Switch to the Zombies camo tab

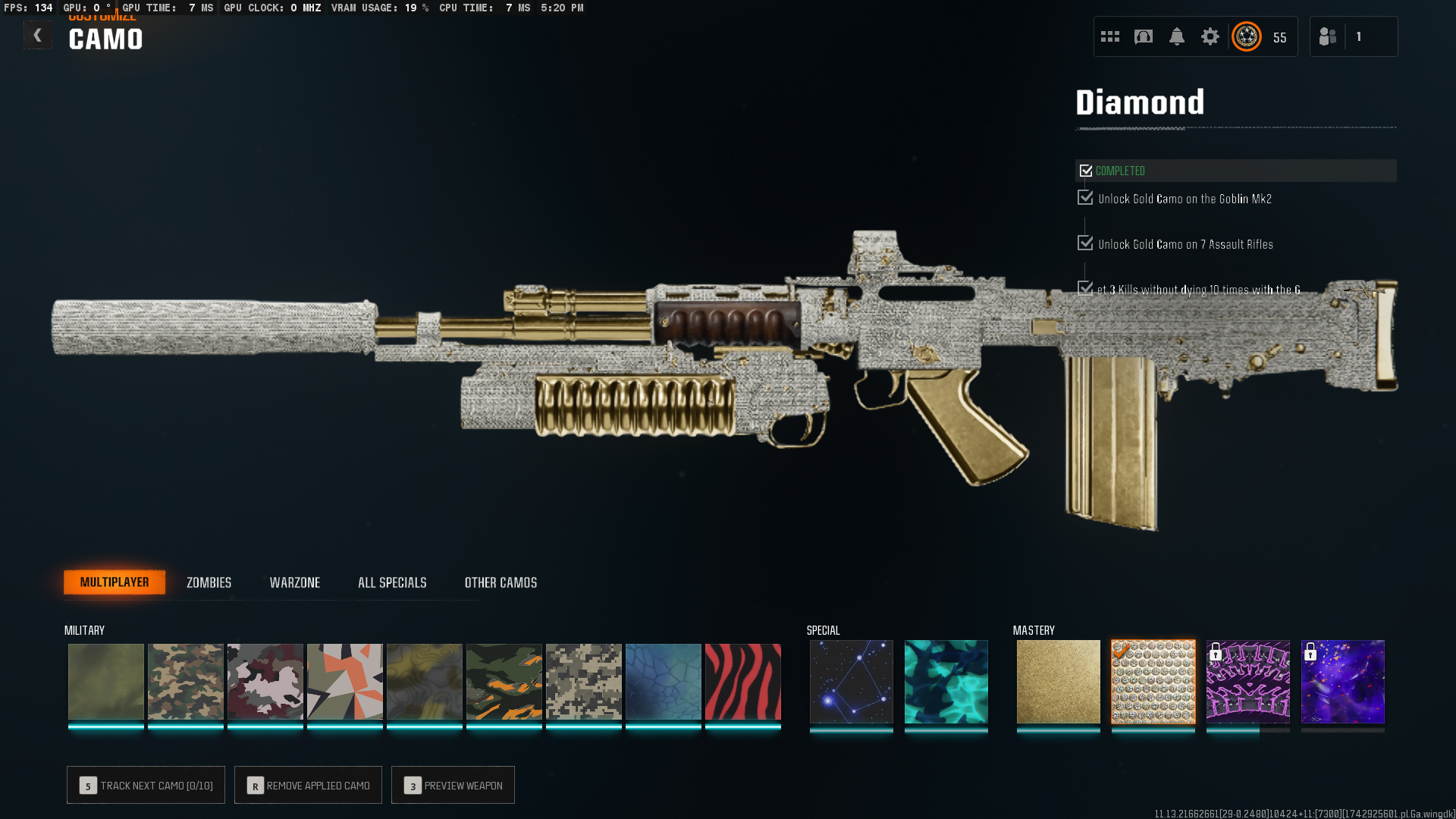point(209,582)
